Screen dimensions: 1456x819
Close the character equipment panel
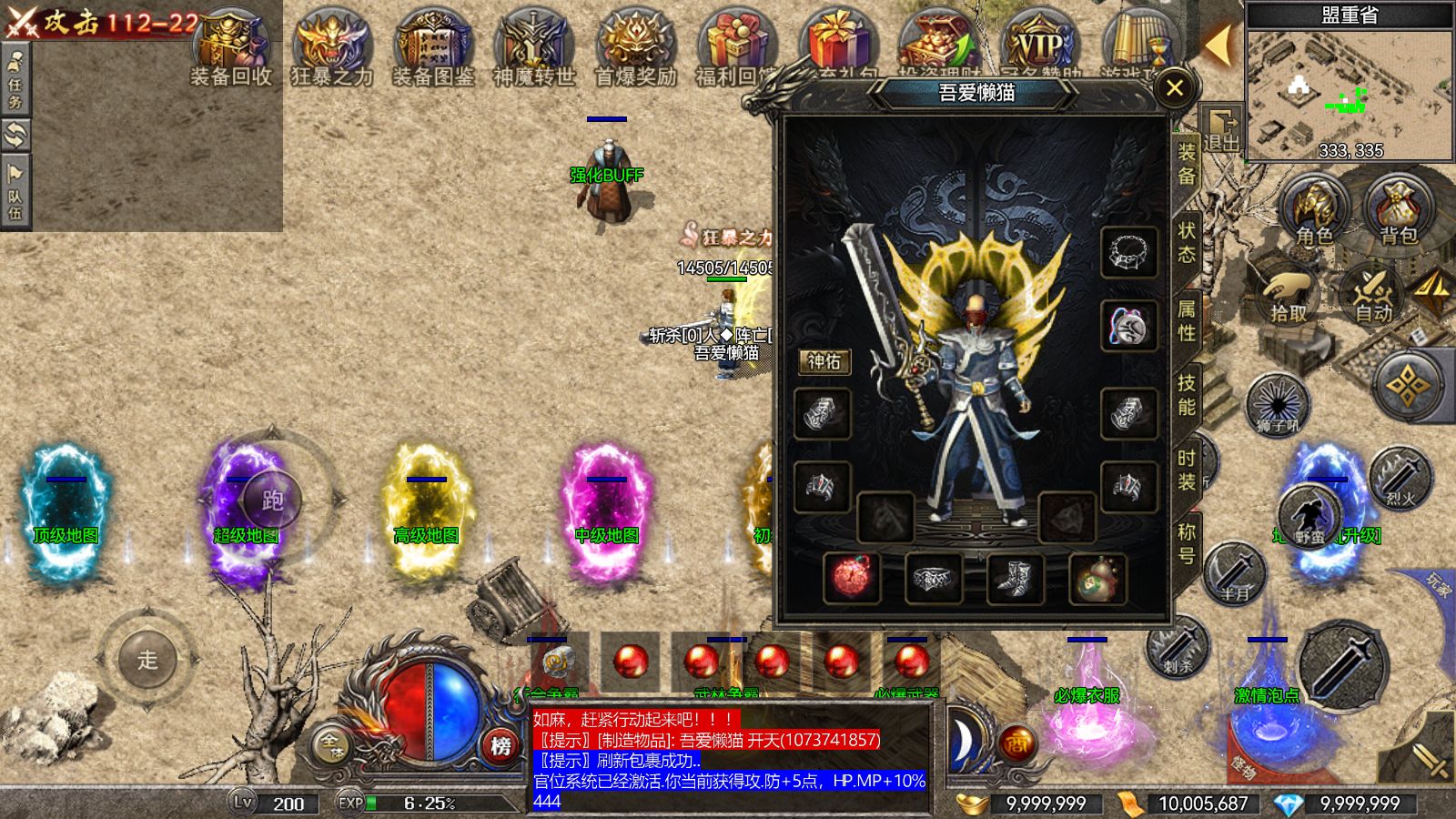click(1175, 88)
